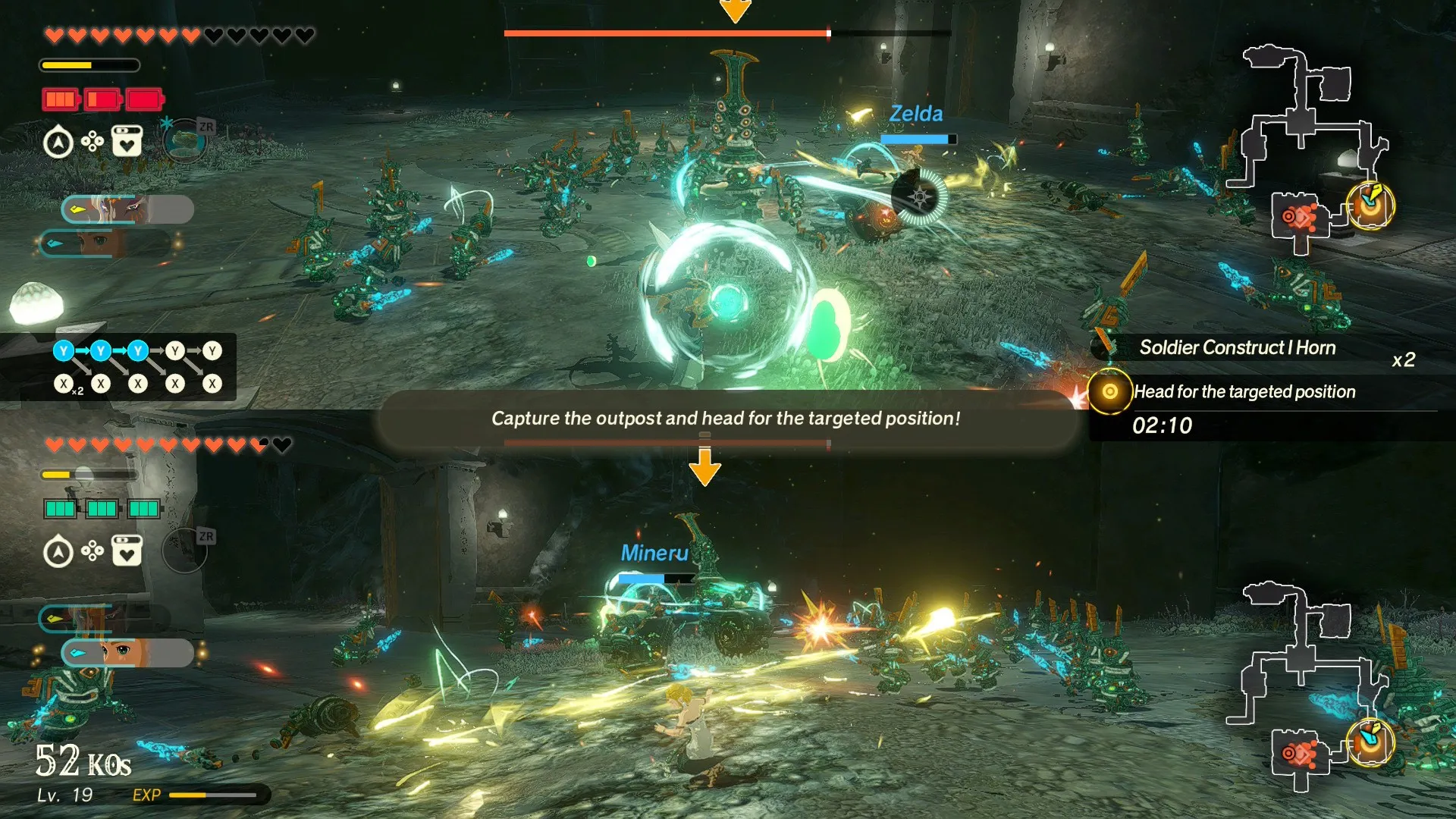Click the Head for the targeted position text
Screen dimensions: 1456x819
(x=1244, y=391)
